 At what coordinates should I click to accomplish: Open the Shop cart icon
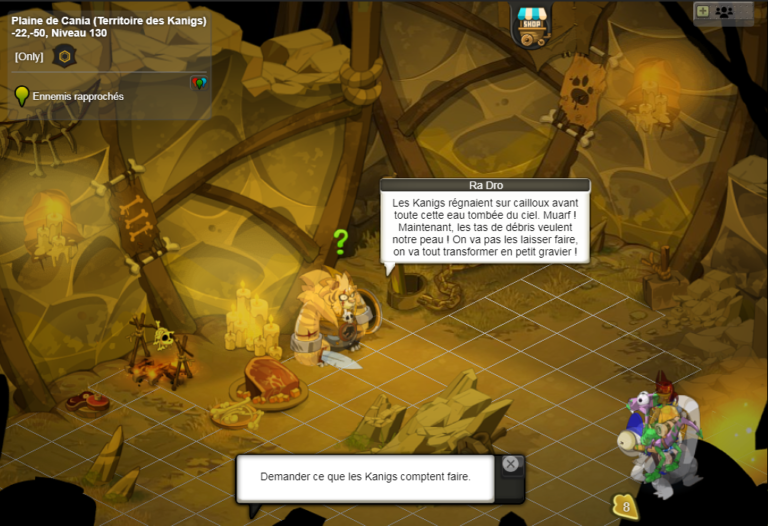531,24
